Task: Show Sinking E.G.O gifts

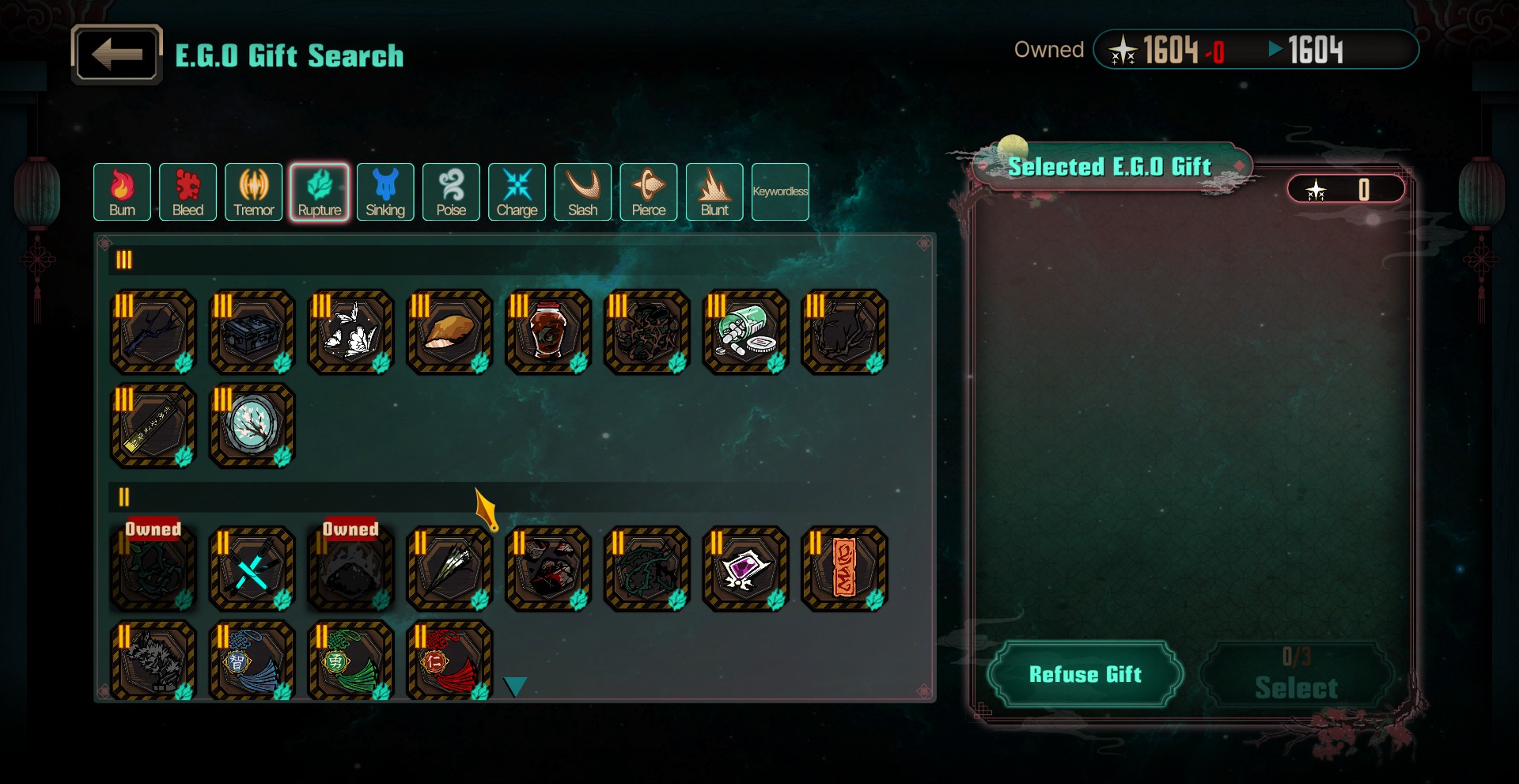Action: tap(385, 191)
